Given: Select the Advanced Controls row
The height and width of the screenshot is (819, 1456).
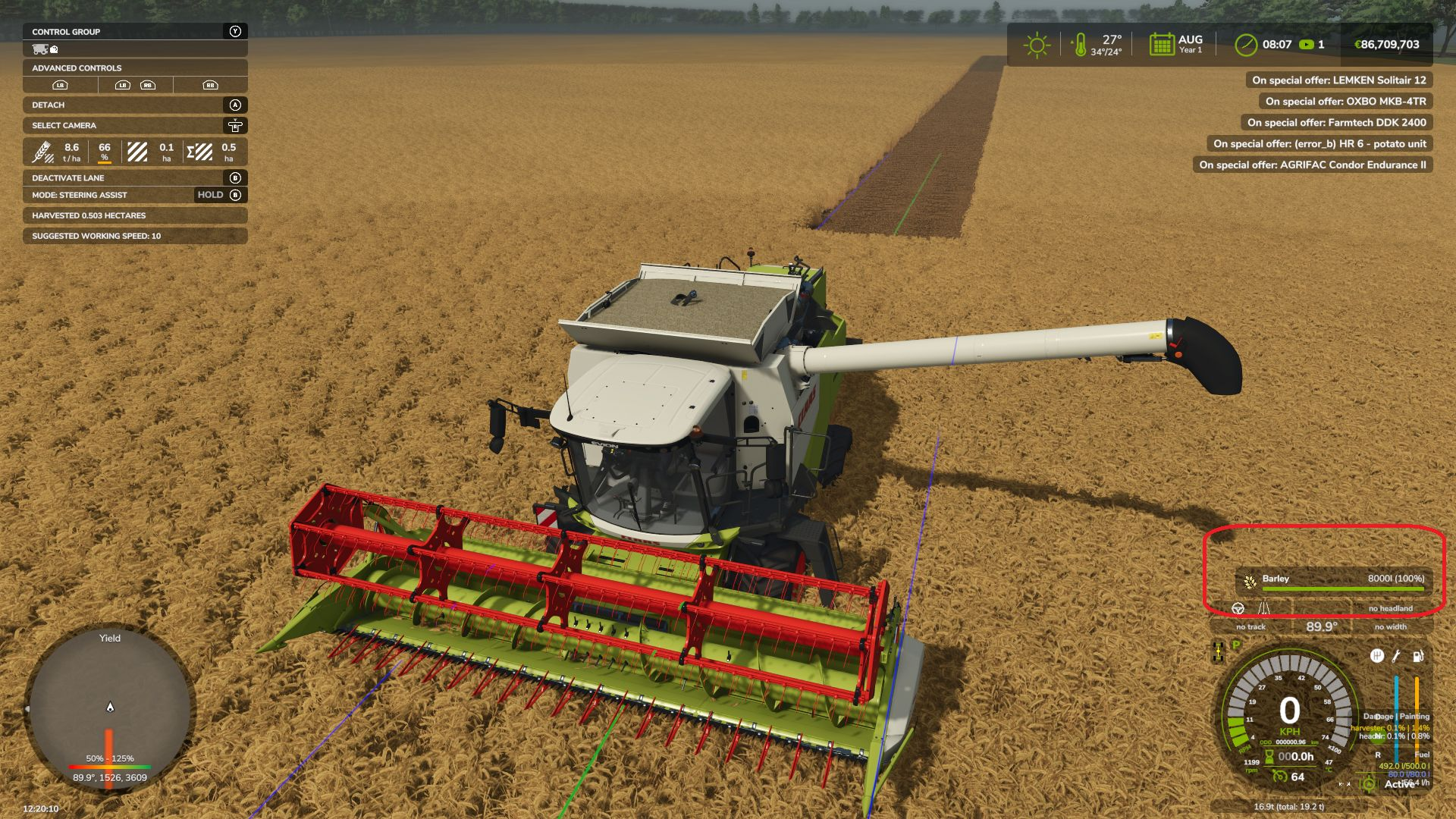Looking at the screenshot, I should click(135, 67).
